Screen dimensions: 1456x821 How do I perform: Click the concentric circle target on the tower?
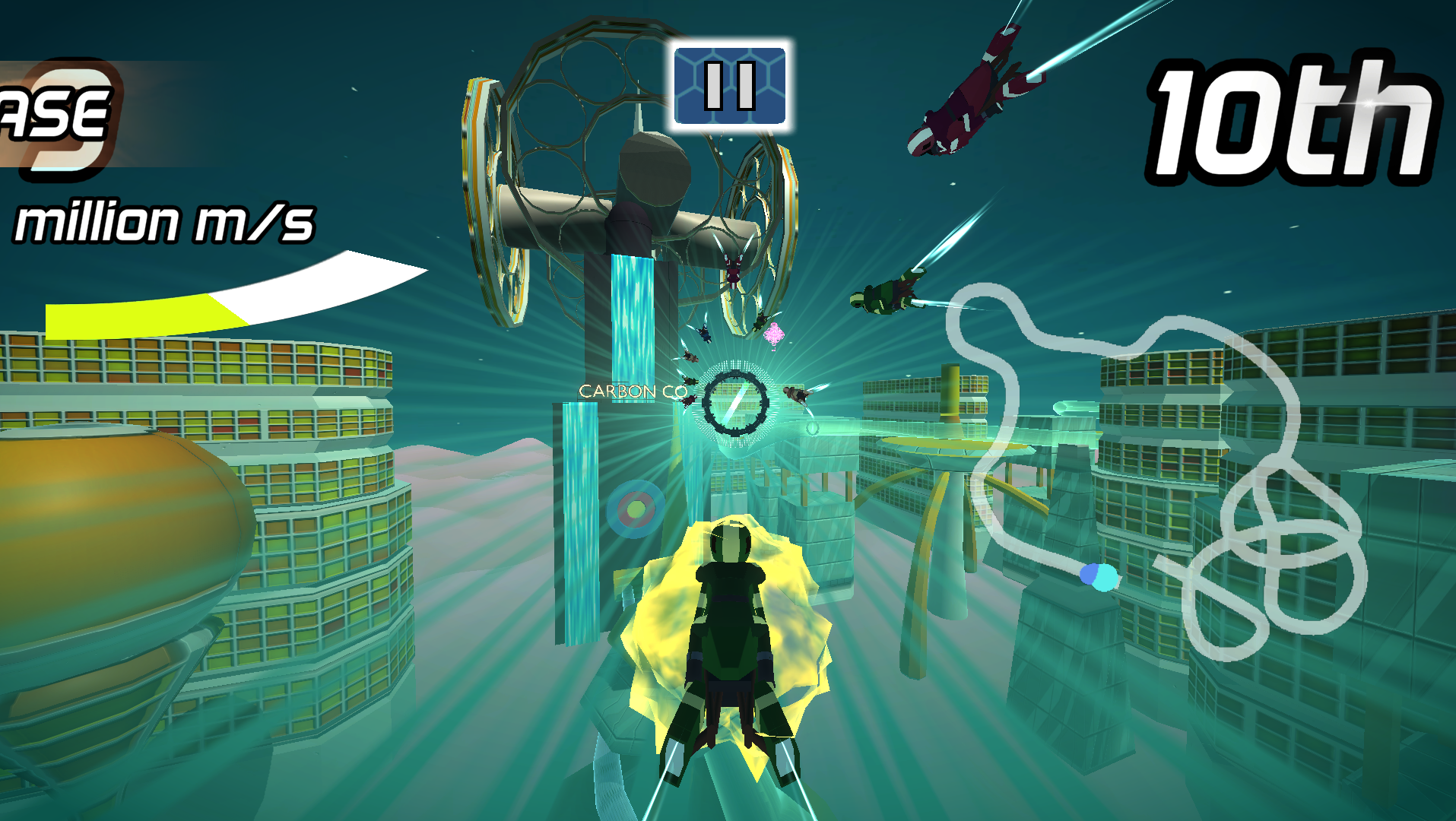pyautogui.click(x=636, y=504)
